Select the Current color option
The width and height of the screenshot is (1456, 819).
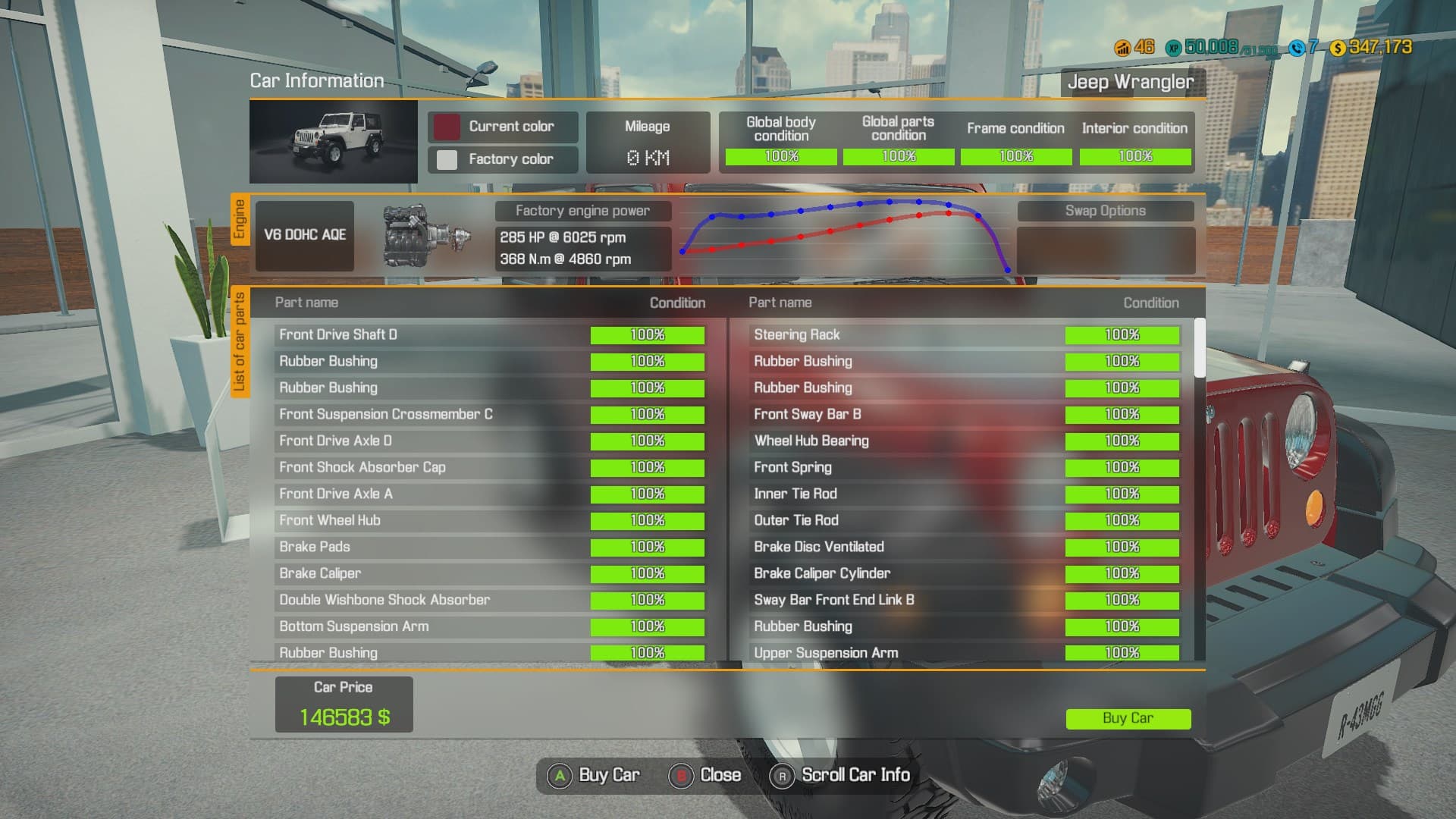click(x=503, y=127)
